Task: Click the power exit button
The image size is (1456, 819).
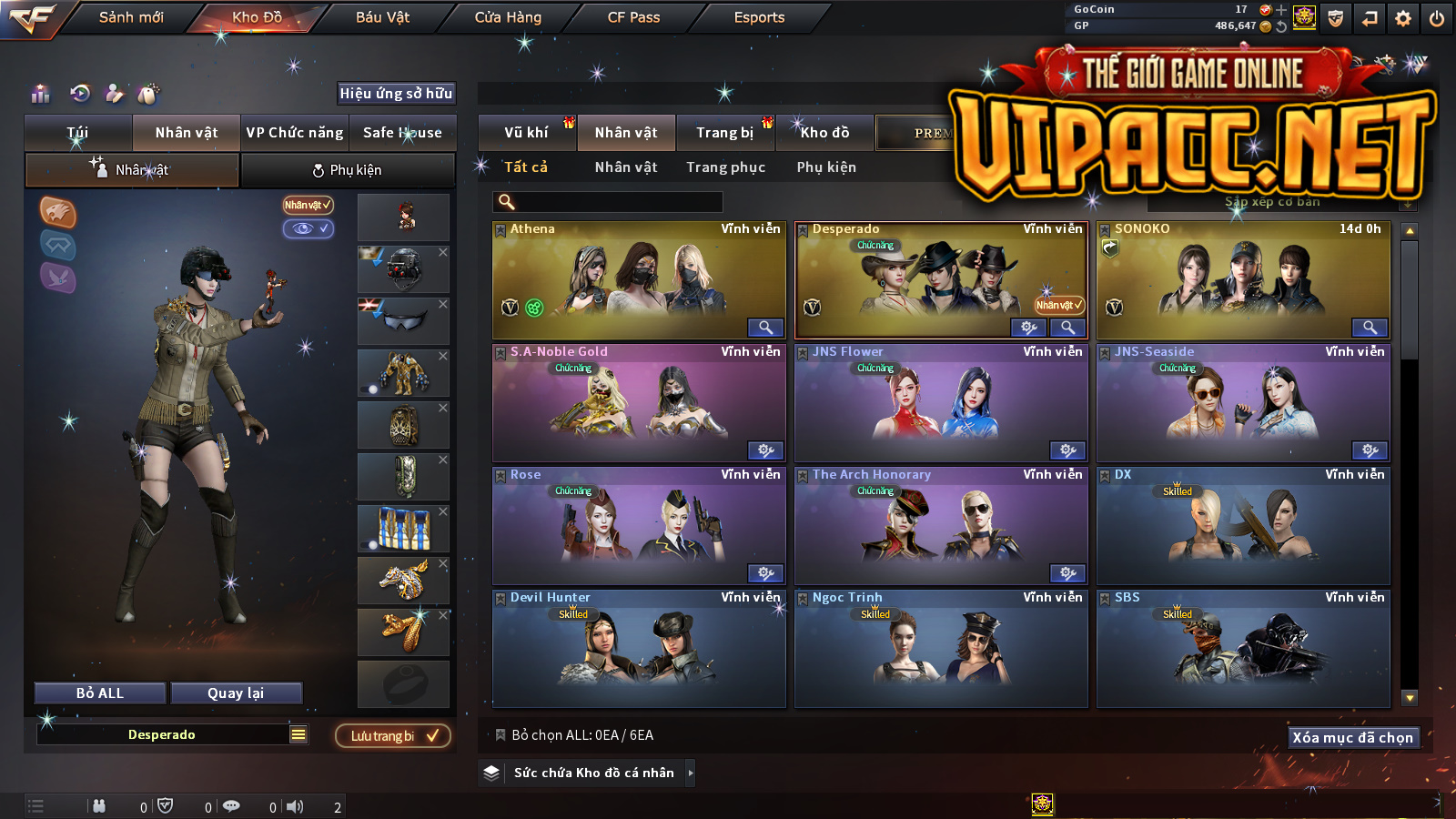Action: (1437, 18)
